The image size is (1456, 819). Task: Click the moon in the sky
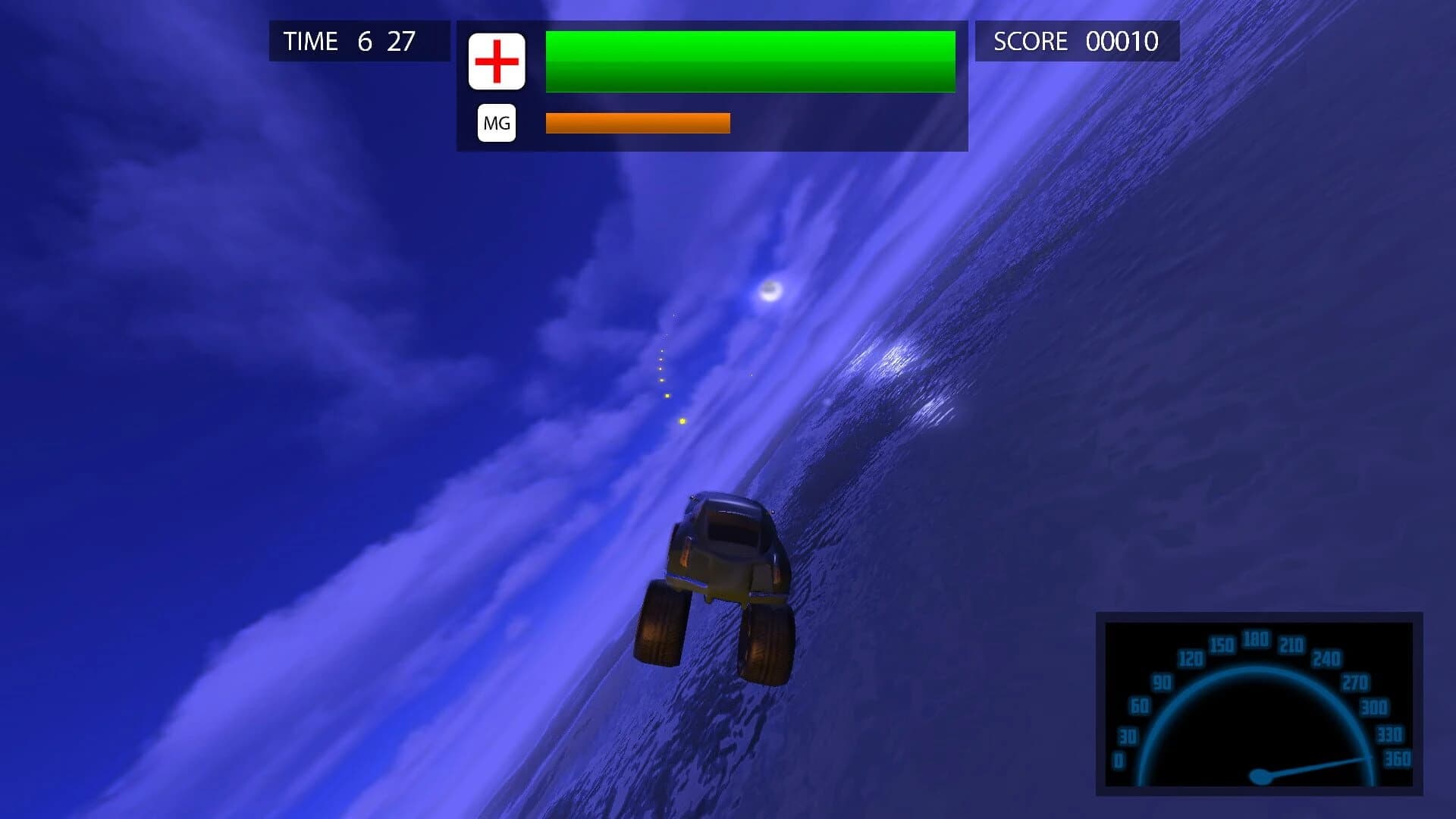pos(770,290)
